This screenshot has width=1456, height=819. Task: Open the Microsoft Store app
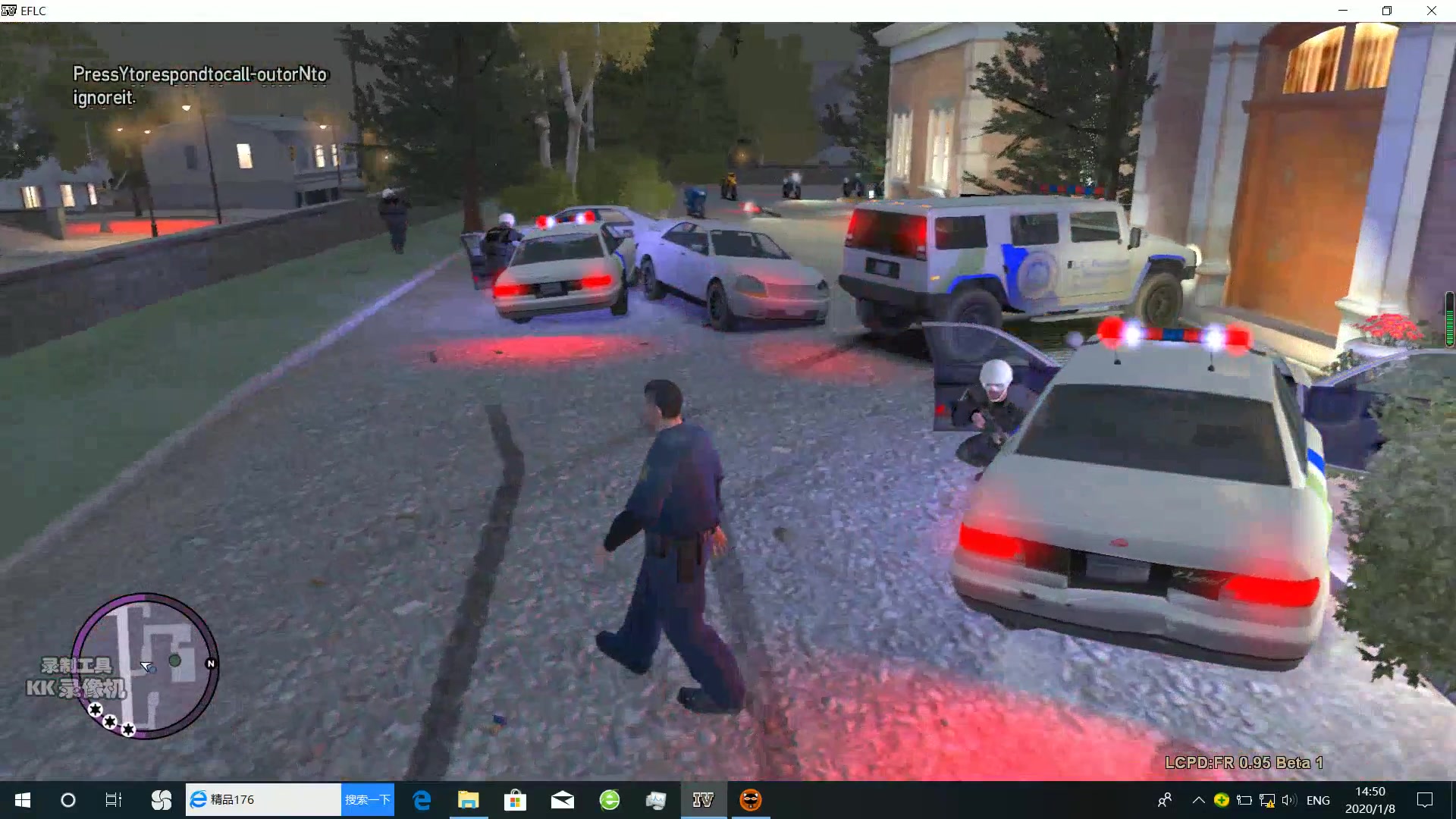coord(516,799)
